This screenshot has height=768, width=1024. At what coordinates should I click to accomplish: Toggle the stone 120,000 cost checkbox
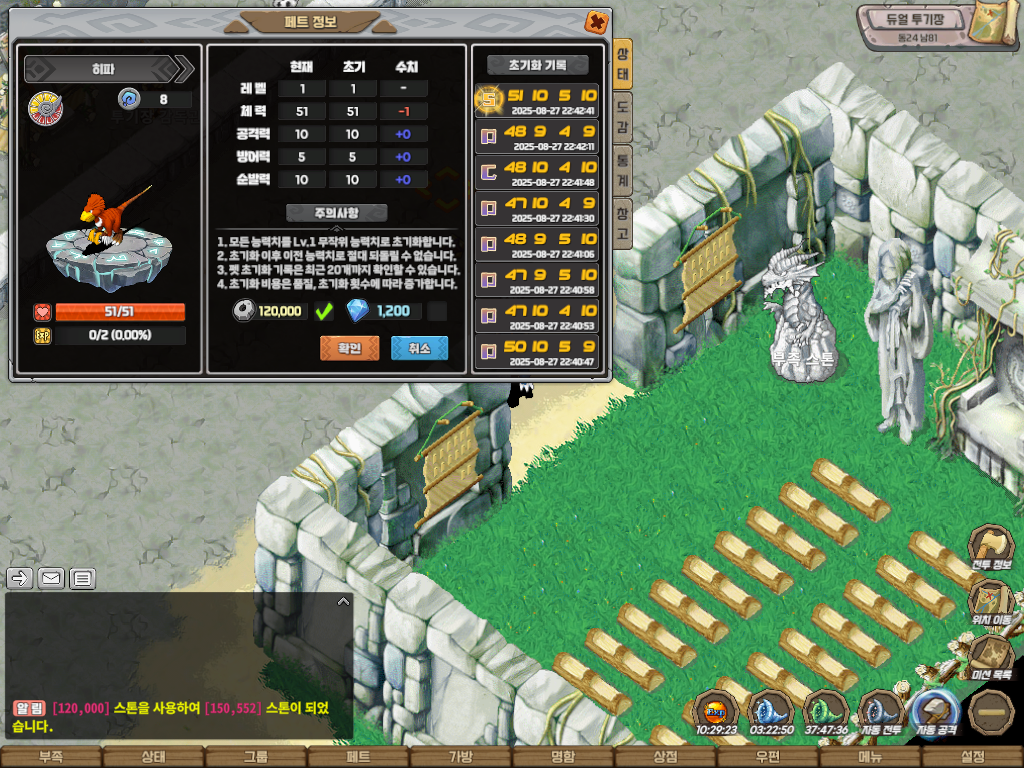coord(323,311)
